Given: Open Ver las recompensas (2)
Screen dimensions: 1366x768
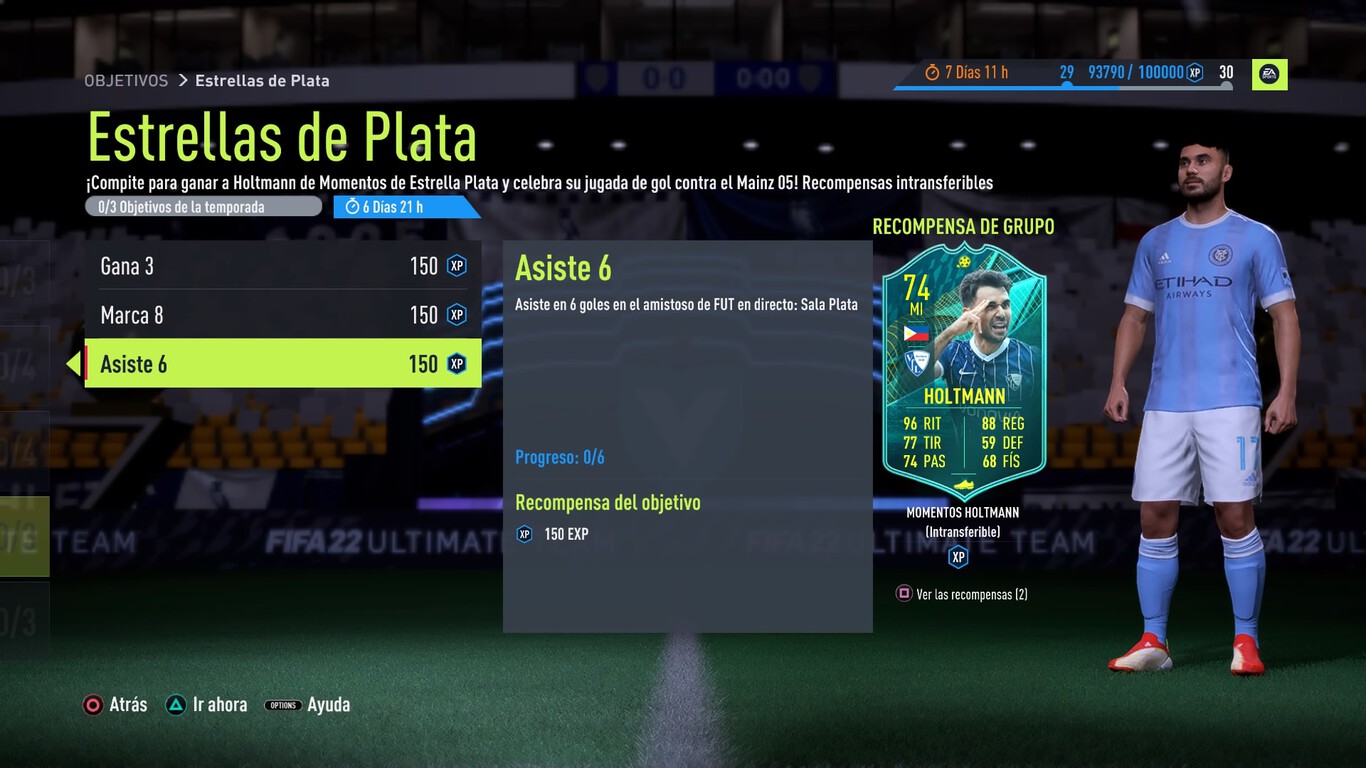Looking at the screenshot, I should [x=961, y=594].
